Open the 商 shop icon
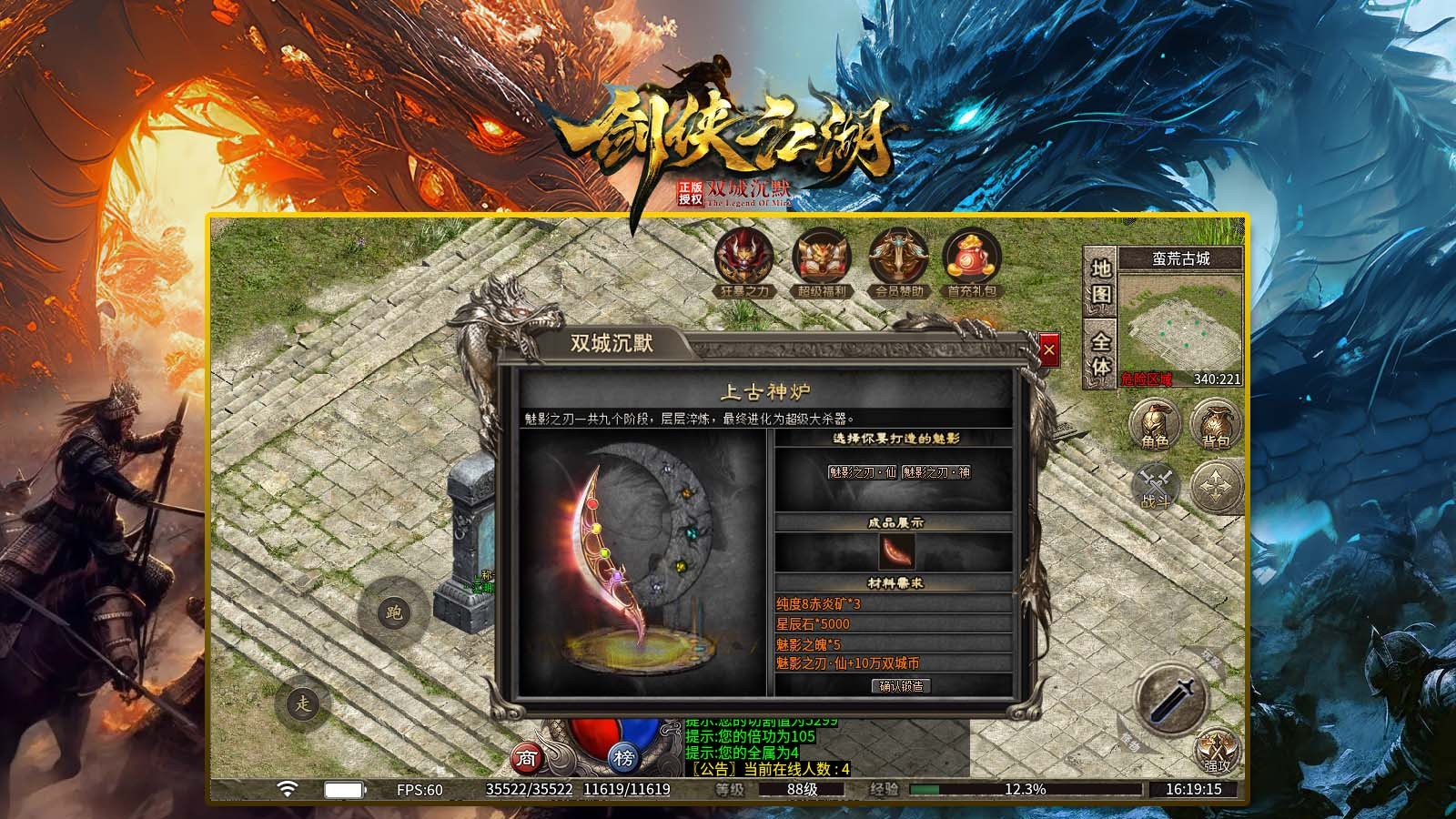 pyautogui.click(x=528, y=758)
